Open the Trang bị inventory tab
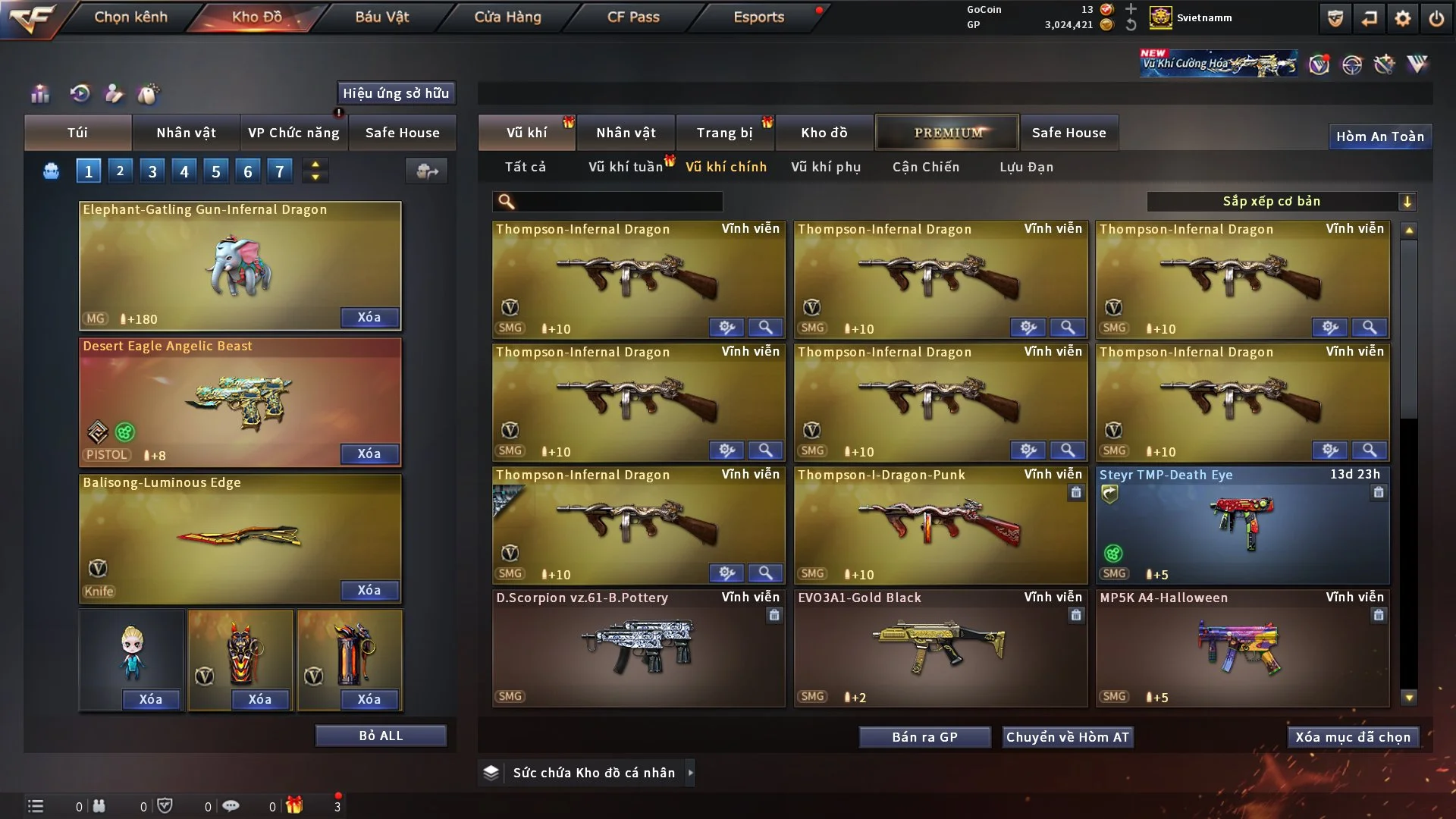This screenshot has width=1456, height=819. [724, 133]
